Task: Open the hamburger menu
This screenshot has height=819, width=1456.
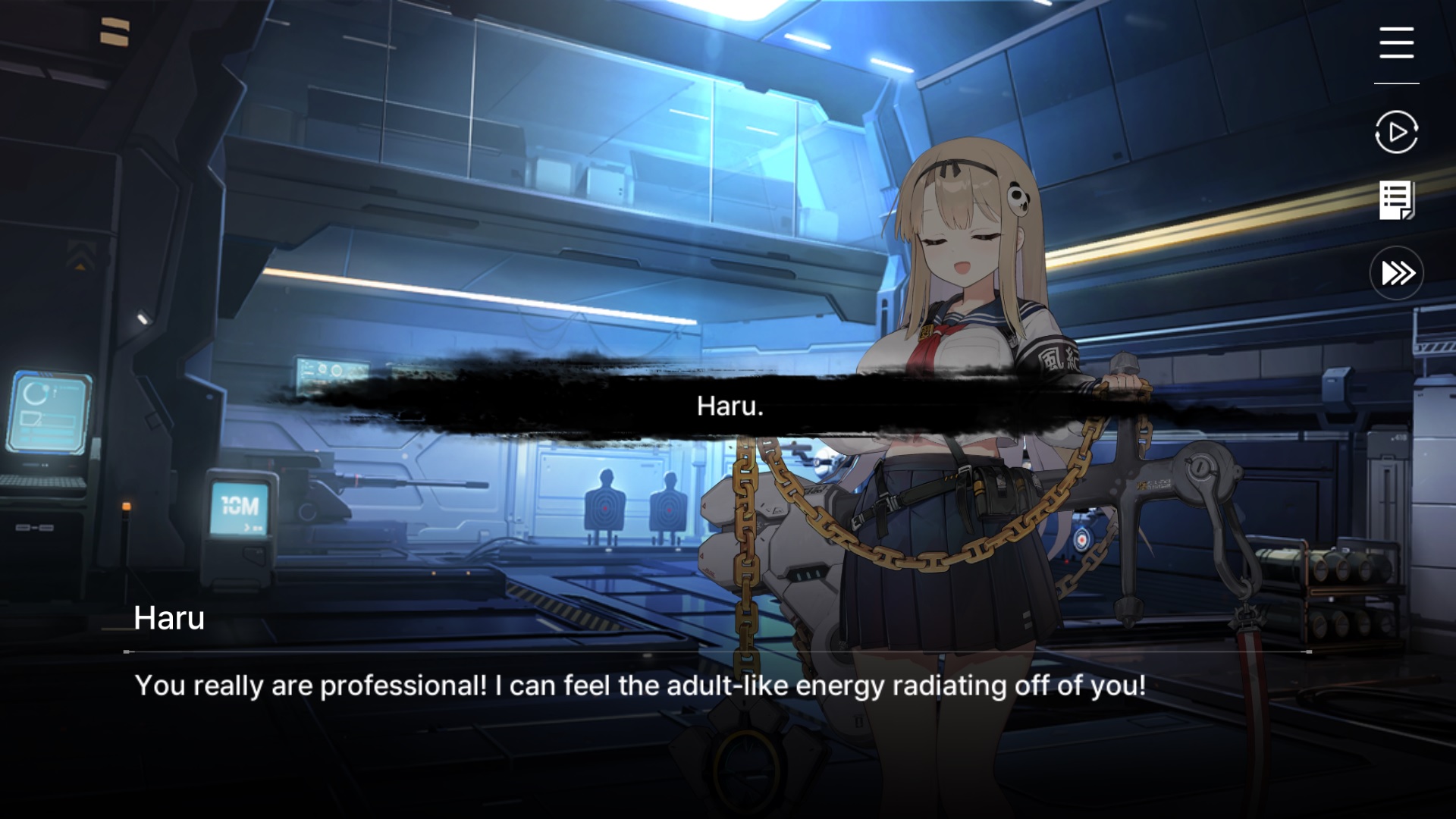Action: 1396,42
